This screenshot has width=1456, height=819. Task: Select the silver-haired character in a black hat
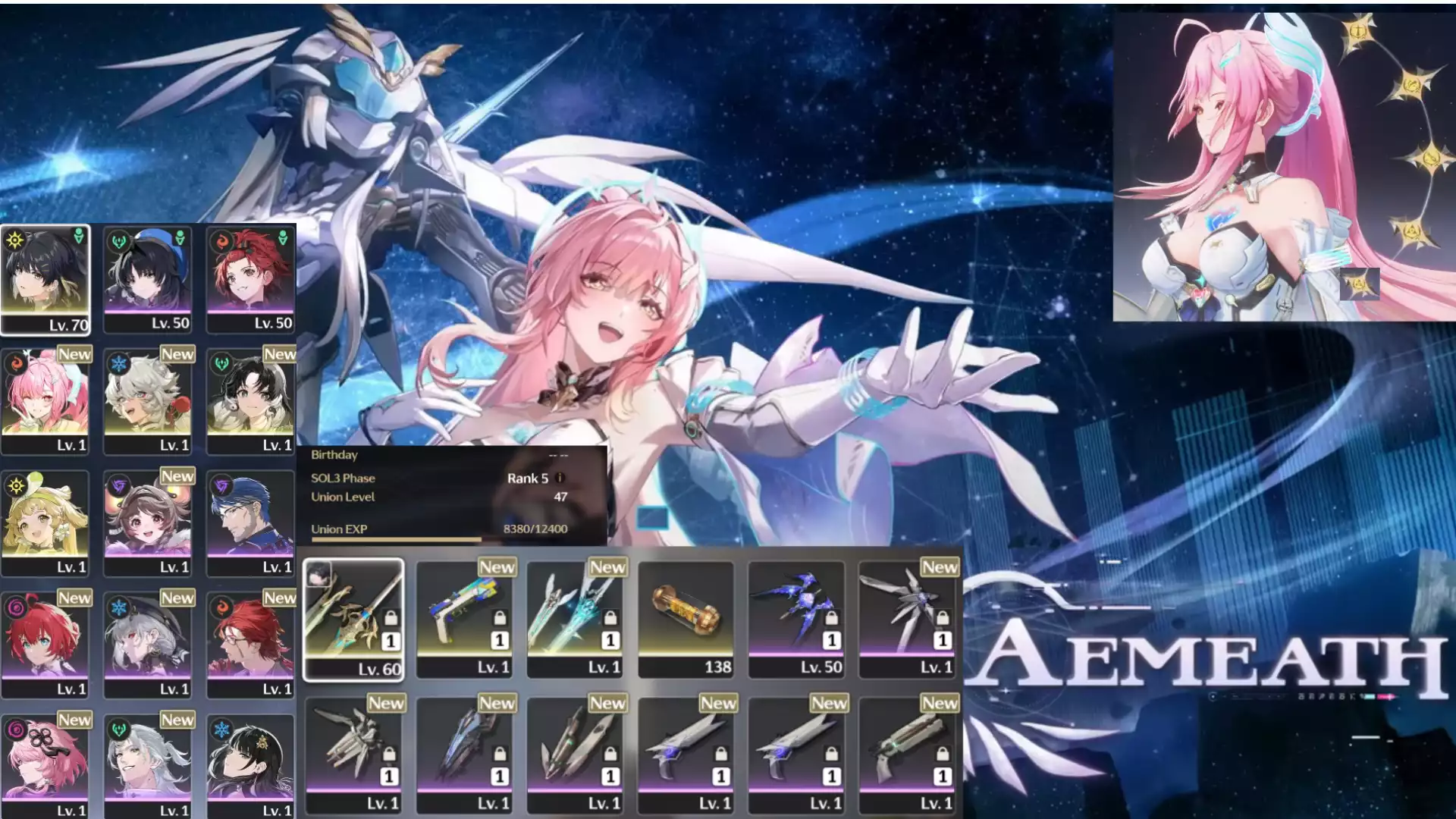148,643
